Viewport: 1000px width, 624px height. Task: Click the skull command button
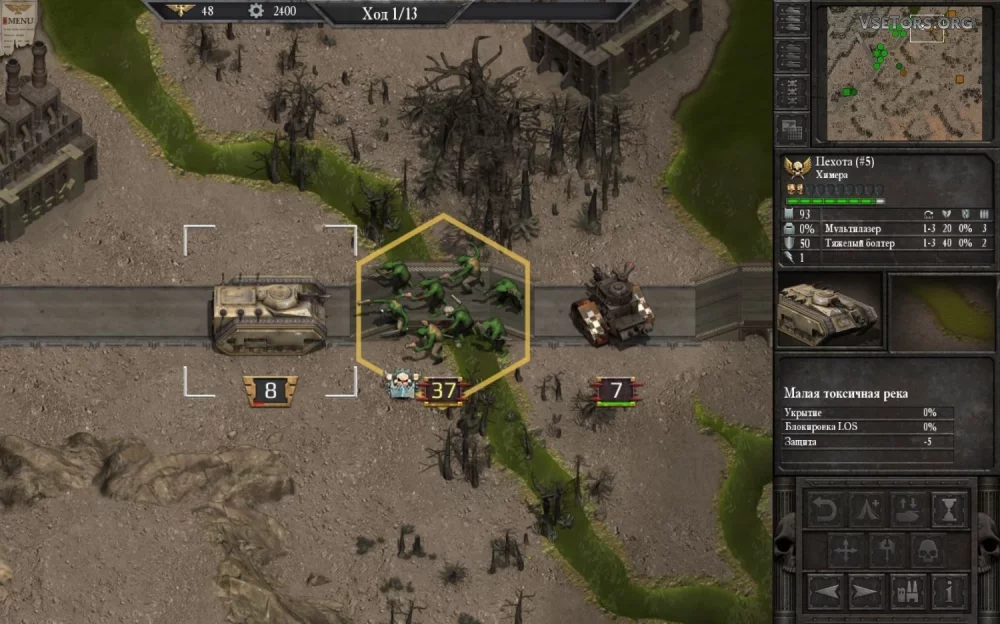tap(927, 551)
